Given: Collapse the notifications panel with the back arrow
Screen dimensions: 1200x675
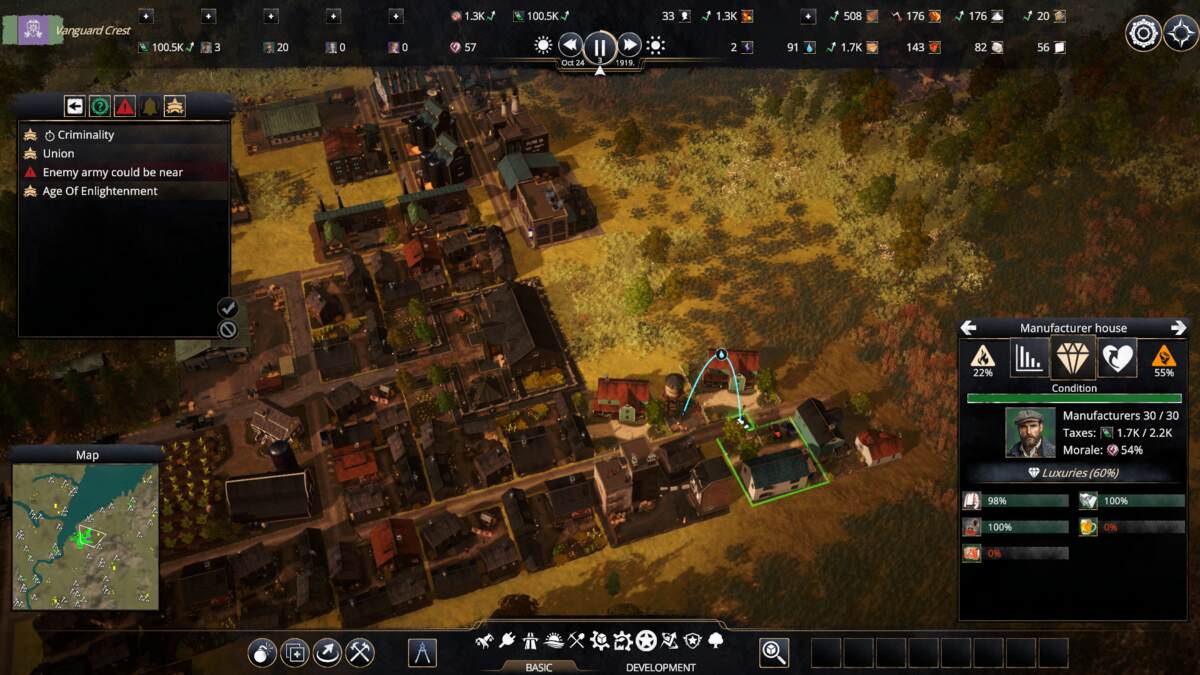Looking at the screenshot, I should pos(74,106).
